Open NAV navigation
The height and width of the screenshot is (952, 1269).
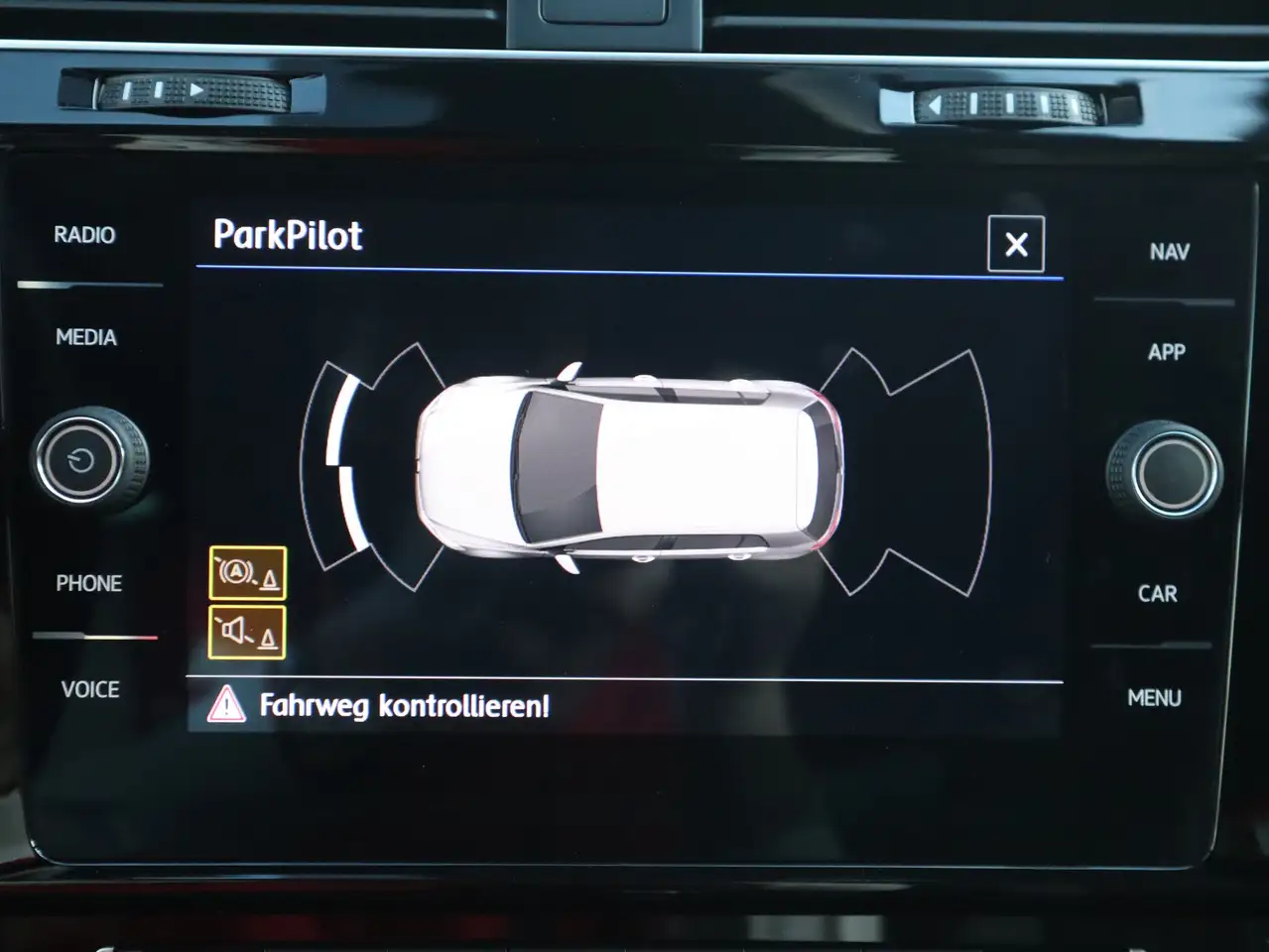click(x=1169, y=252)
